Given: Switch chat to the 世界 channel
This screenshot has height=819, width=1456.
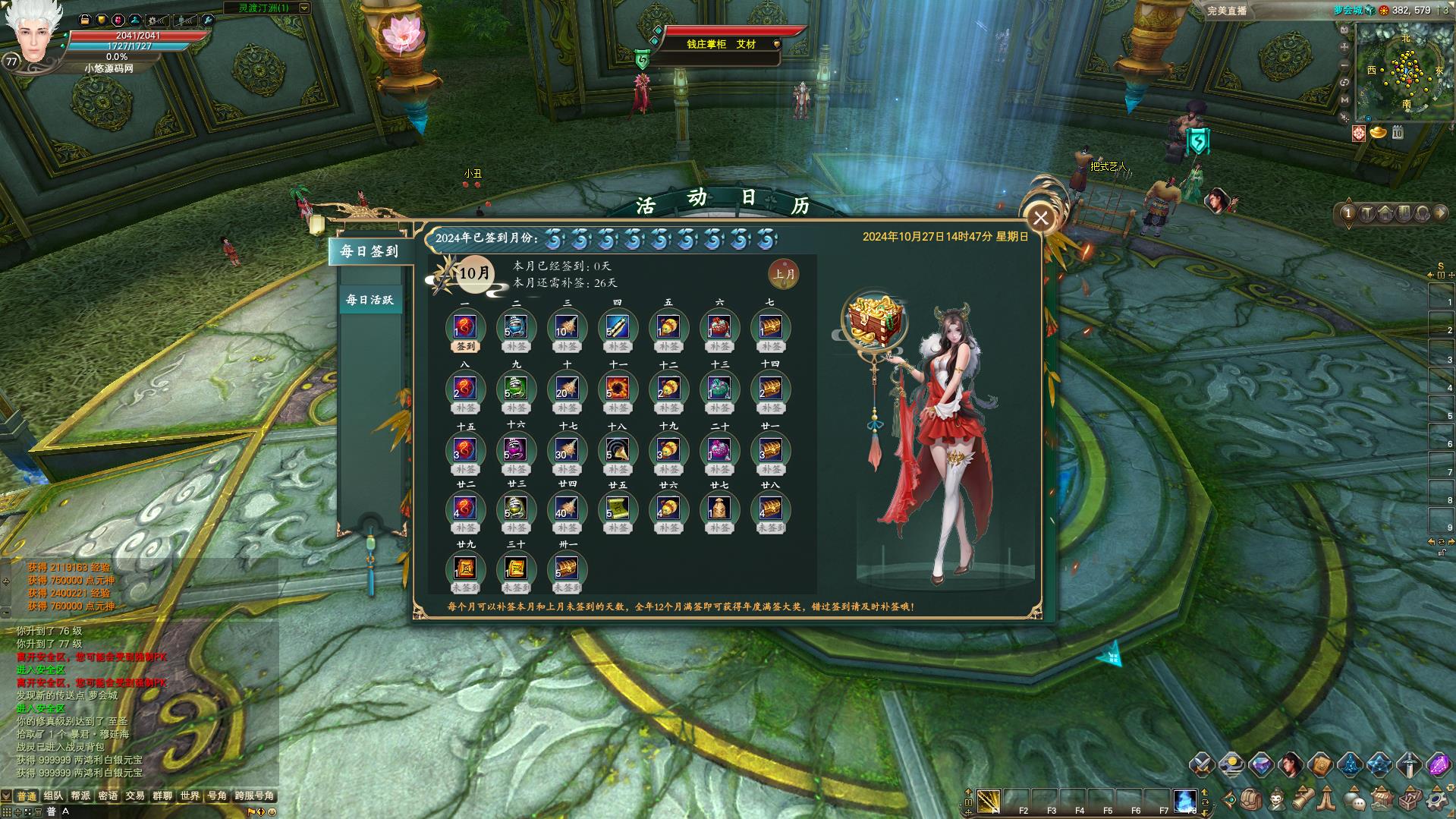Looking at the screenshot, I should pyautogui.click(x=190, y=796).
